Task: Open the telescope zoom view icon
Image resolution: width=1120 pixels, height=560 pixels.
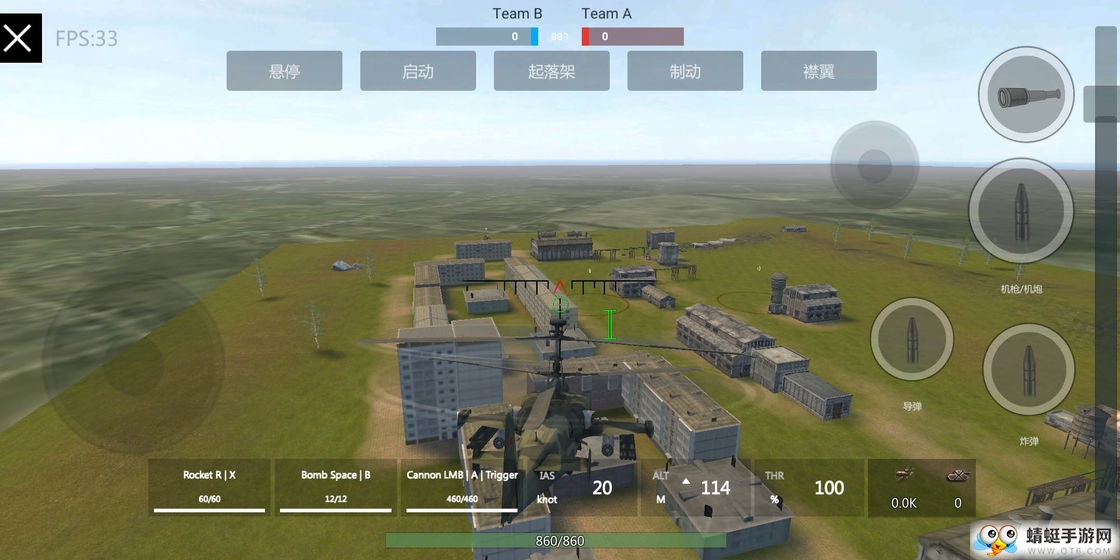Action: 1025,95
